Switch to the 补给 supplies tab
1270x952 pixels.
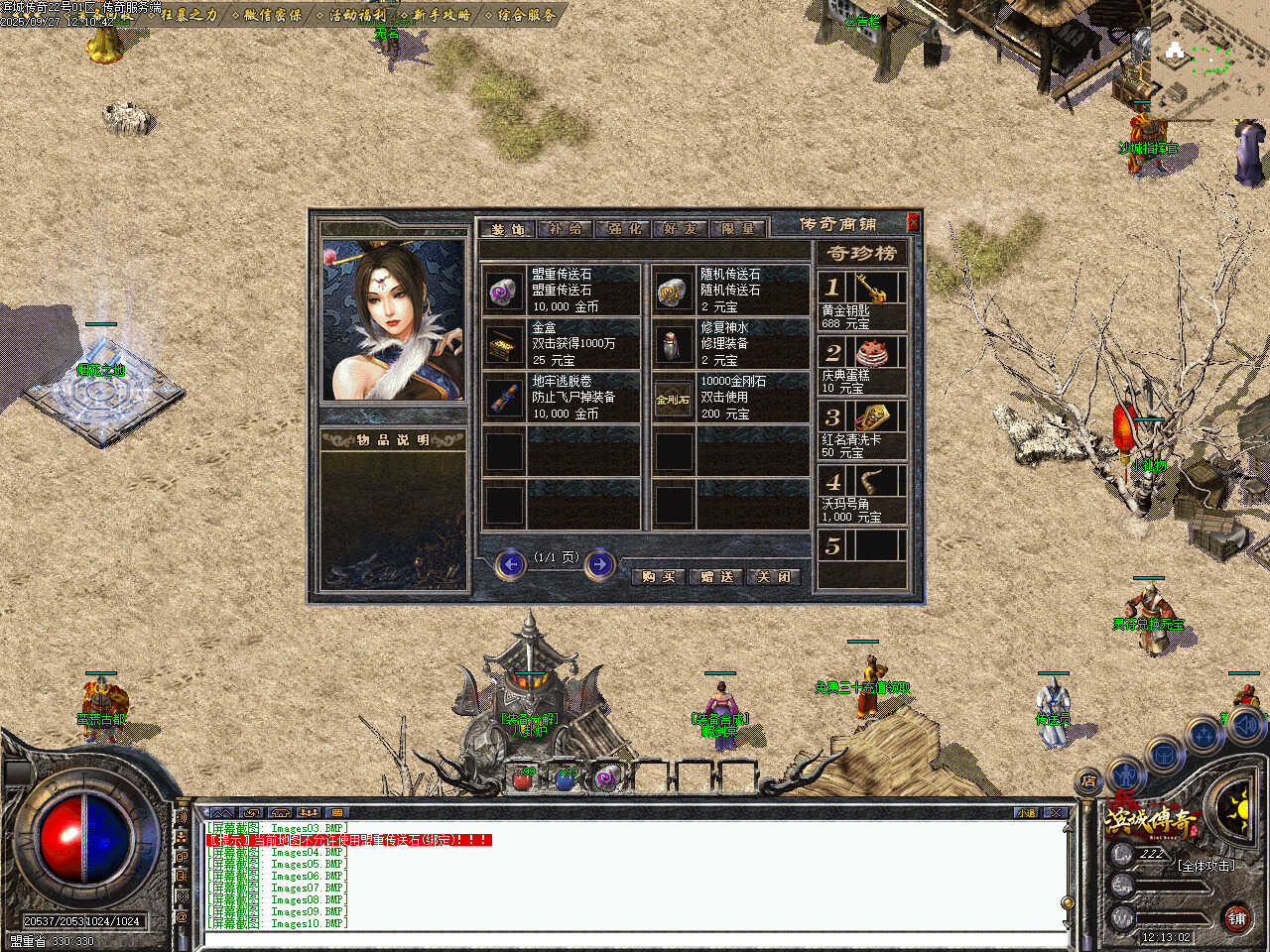[567, 228]
